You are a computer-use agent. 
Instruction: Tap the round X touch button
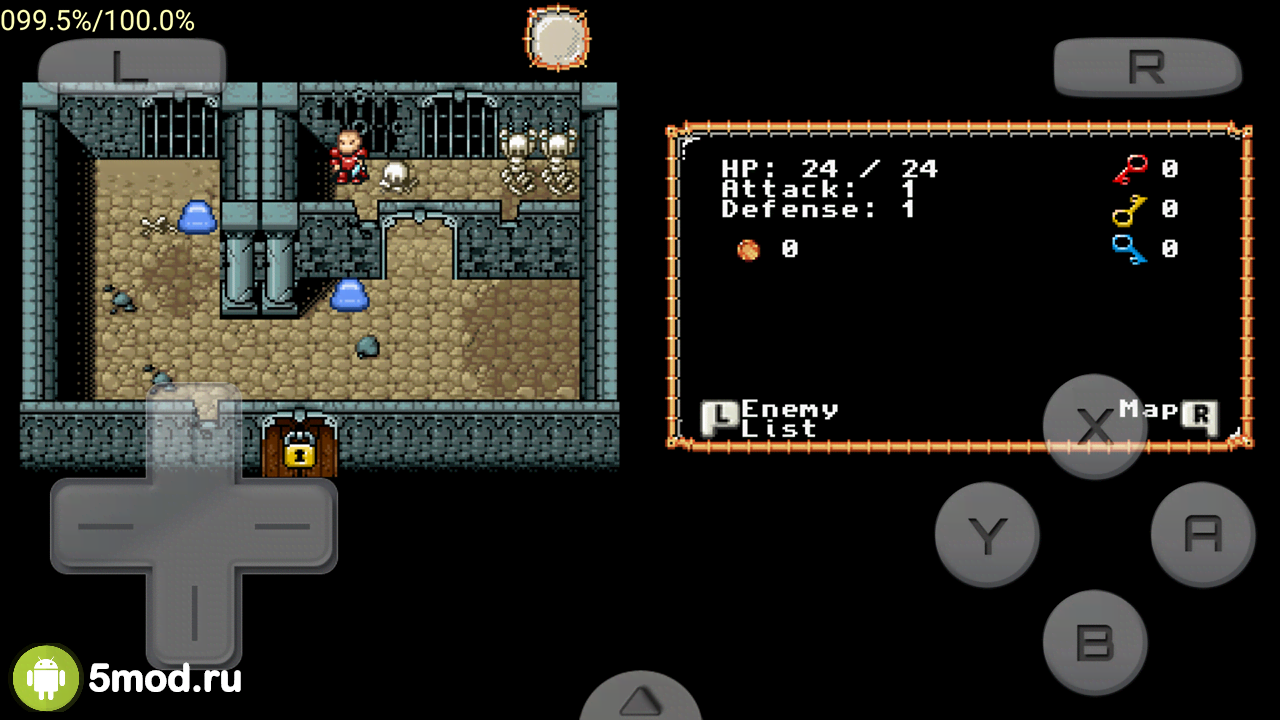click(1095, 427)
